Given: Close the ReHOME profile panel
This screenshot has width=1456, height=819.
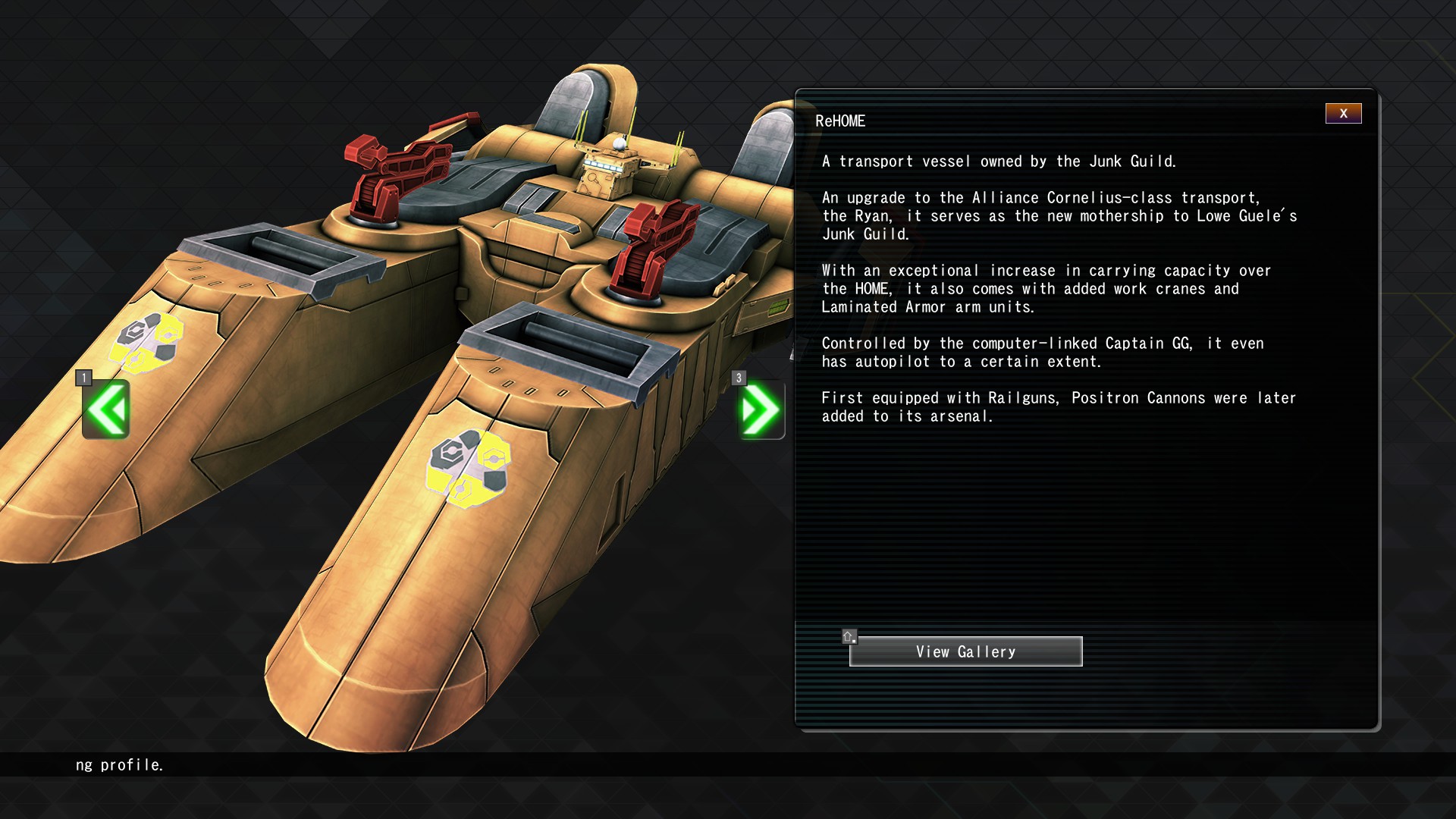Looking at the screenshot, I should [x=1343, y=114].
